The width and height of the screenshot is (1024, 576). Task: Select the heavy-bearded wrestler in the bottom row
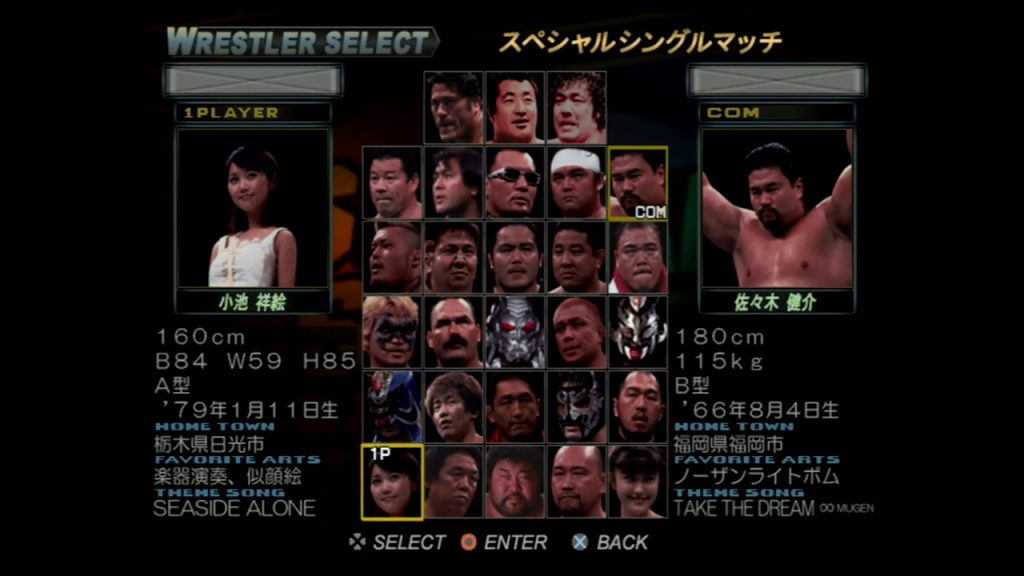[x=515, y=482]
